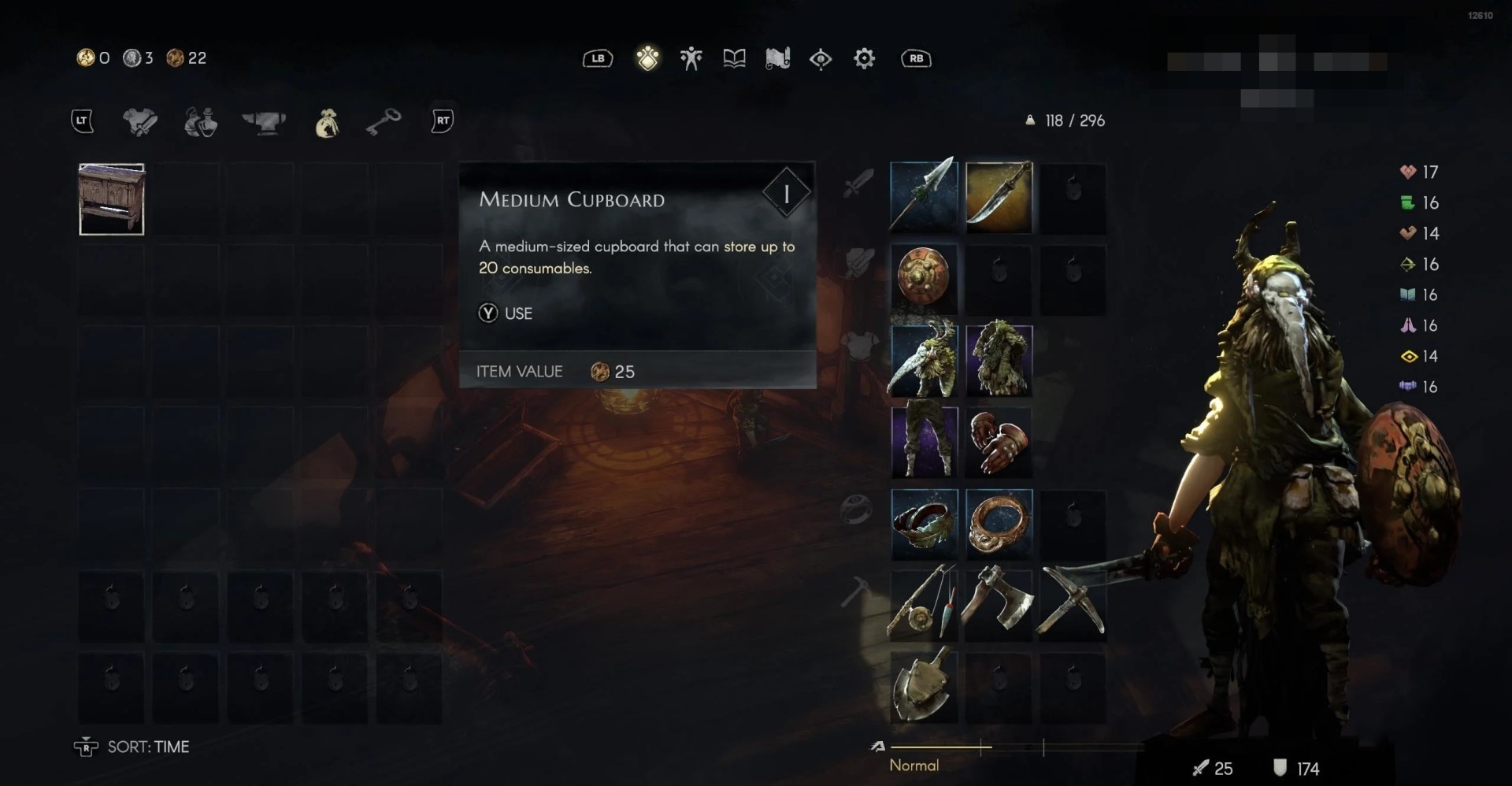Select the bronze ring slot
The height and width of the screenshot is (786, 1512).
pyautogui.click(x=998, y=524)
